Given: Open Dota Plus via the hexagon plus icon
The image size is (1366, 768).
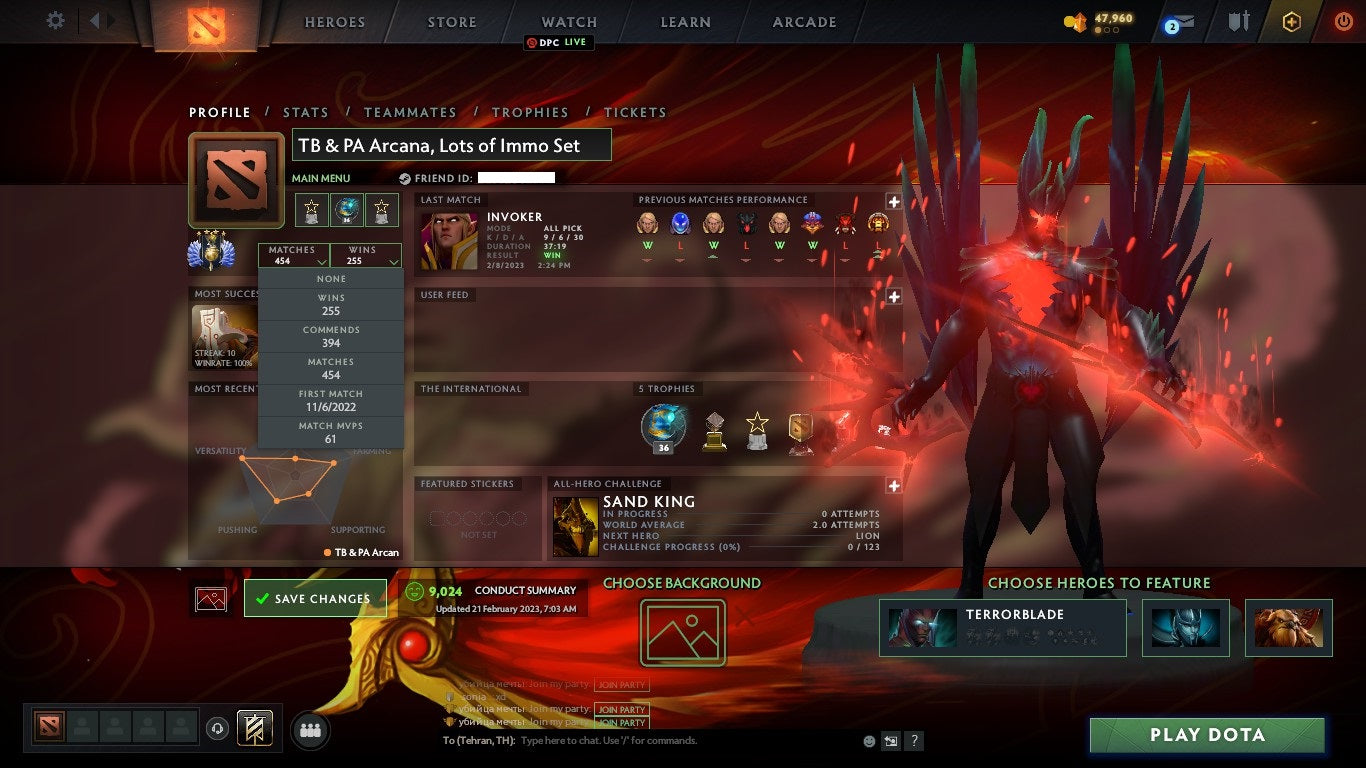Looking at the screenshot, I should tap(1292, 20).
